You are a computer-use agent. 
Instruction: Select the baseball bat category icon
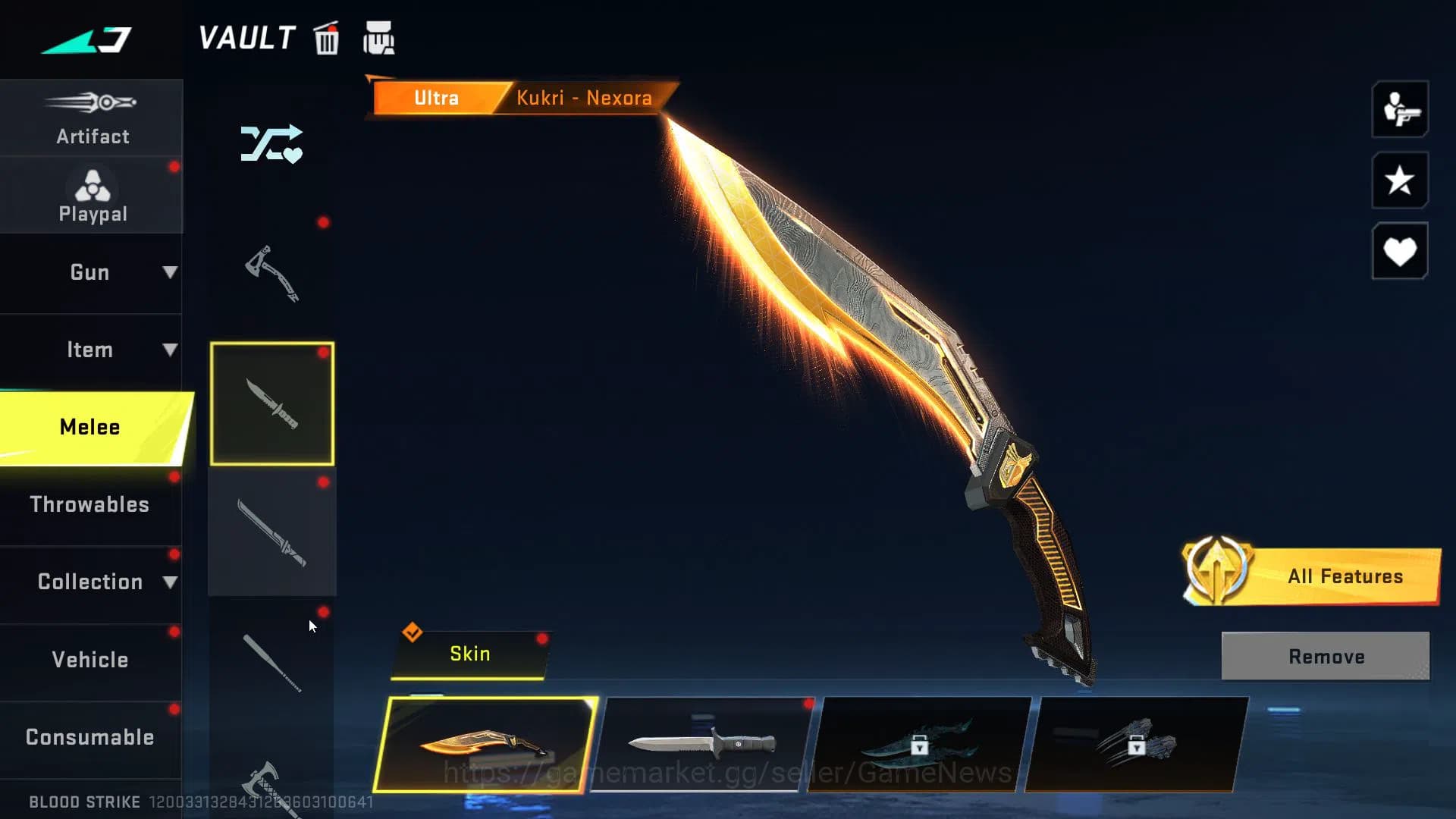271,664
